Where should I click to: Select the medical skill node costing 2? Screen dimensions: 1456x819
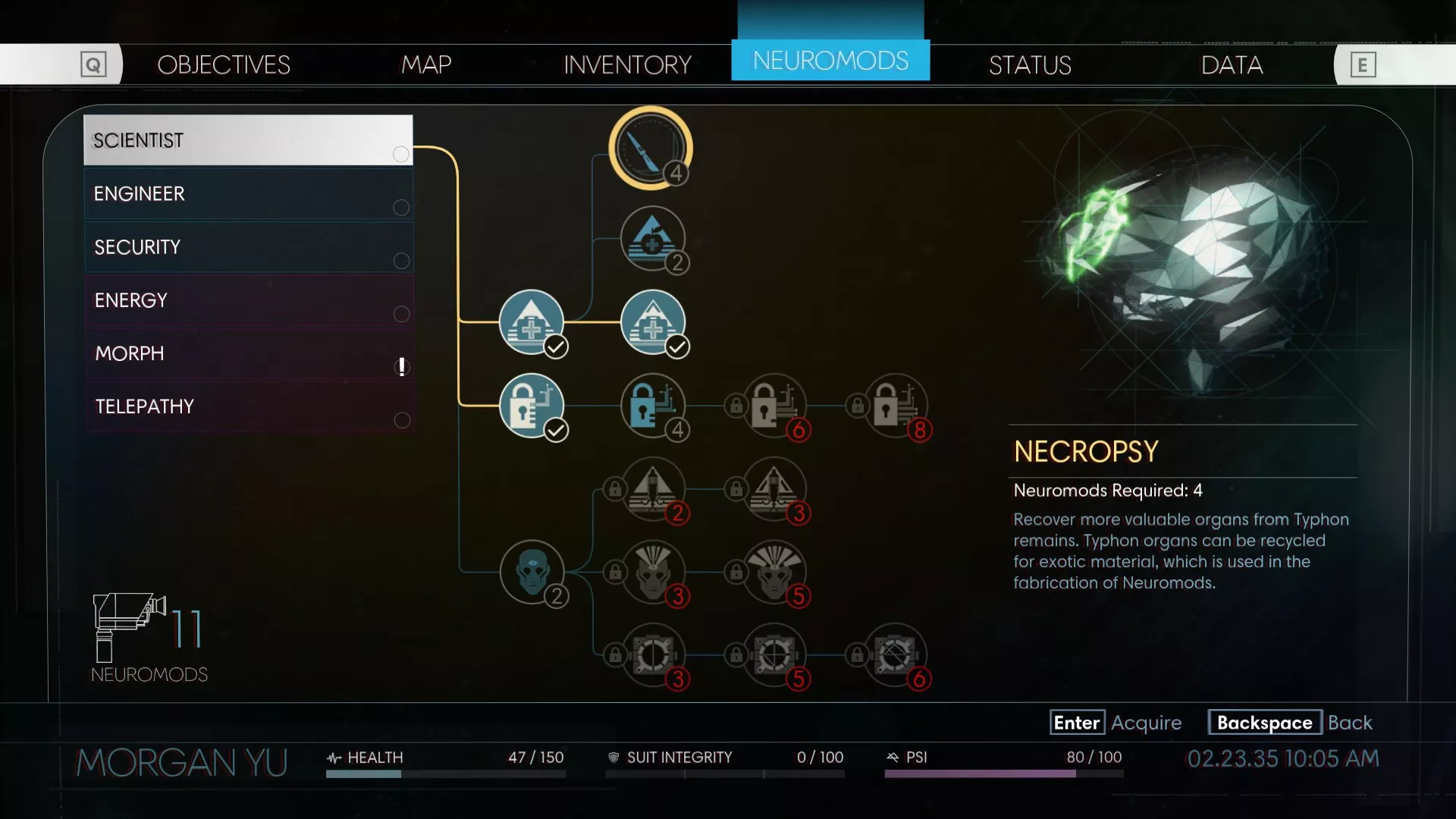(x=652, y=239)
